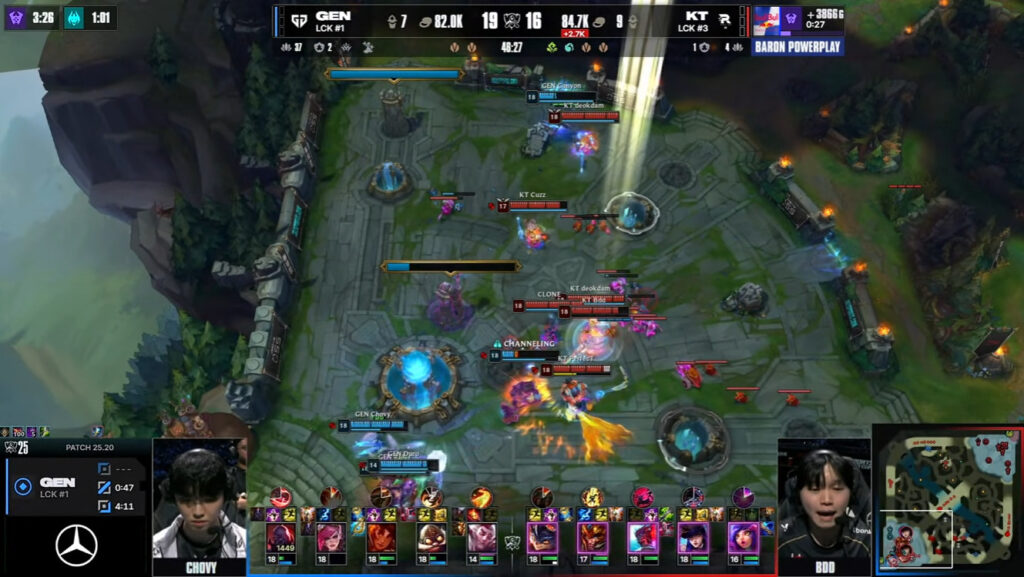The width and height of the screenshot is (1024, 577).
Task: Select the level 16 purple-haired champion portrait
Action: [743, 538]
